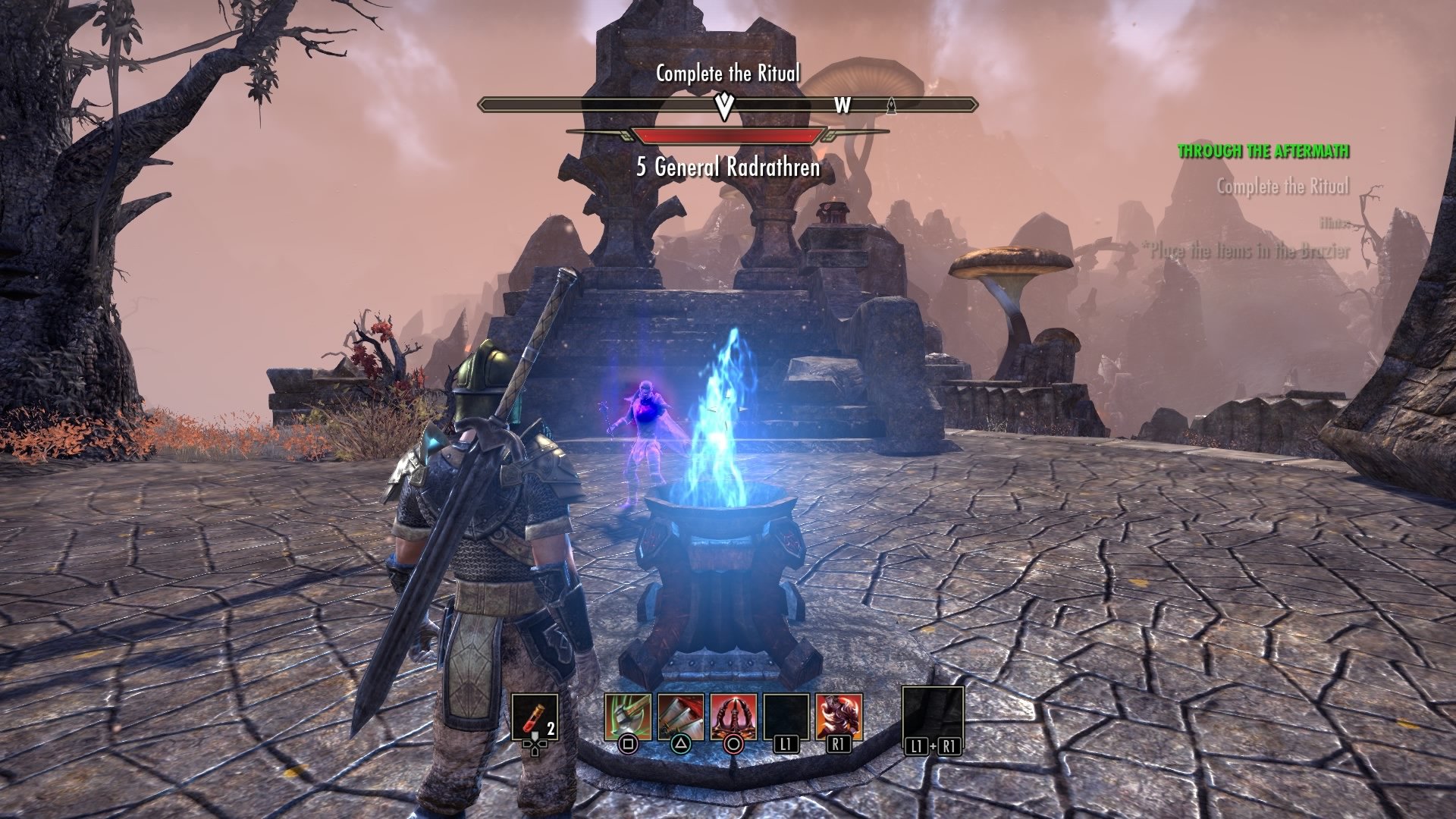This screenshot has height=819, width=1456.
Task: Click the compass bar at top
Action: 728,105
